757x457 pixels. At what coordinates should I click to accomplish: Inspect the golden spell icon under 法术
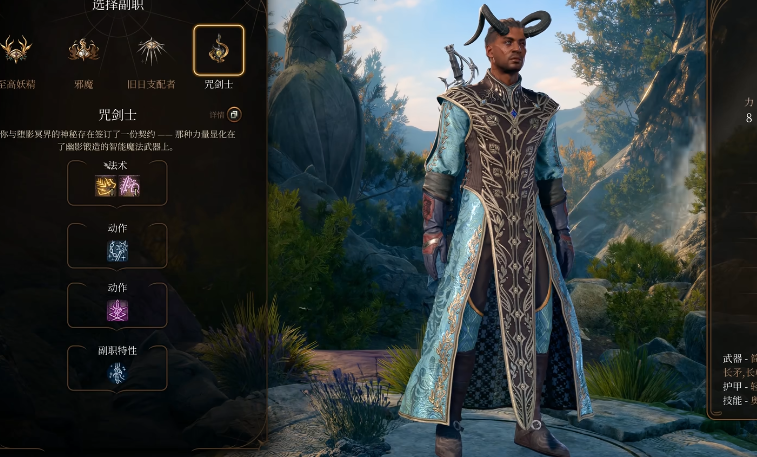(105, 185)
